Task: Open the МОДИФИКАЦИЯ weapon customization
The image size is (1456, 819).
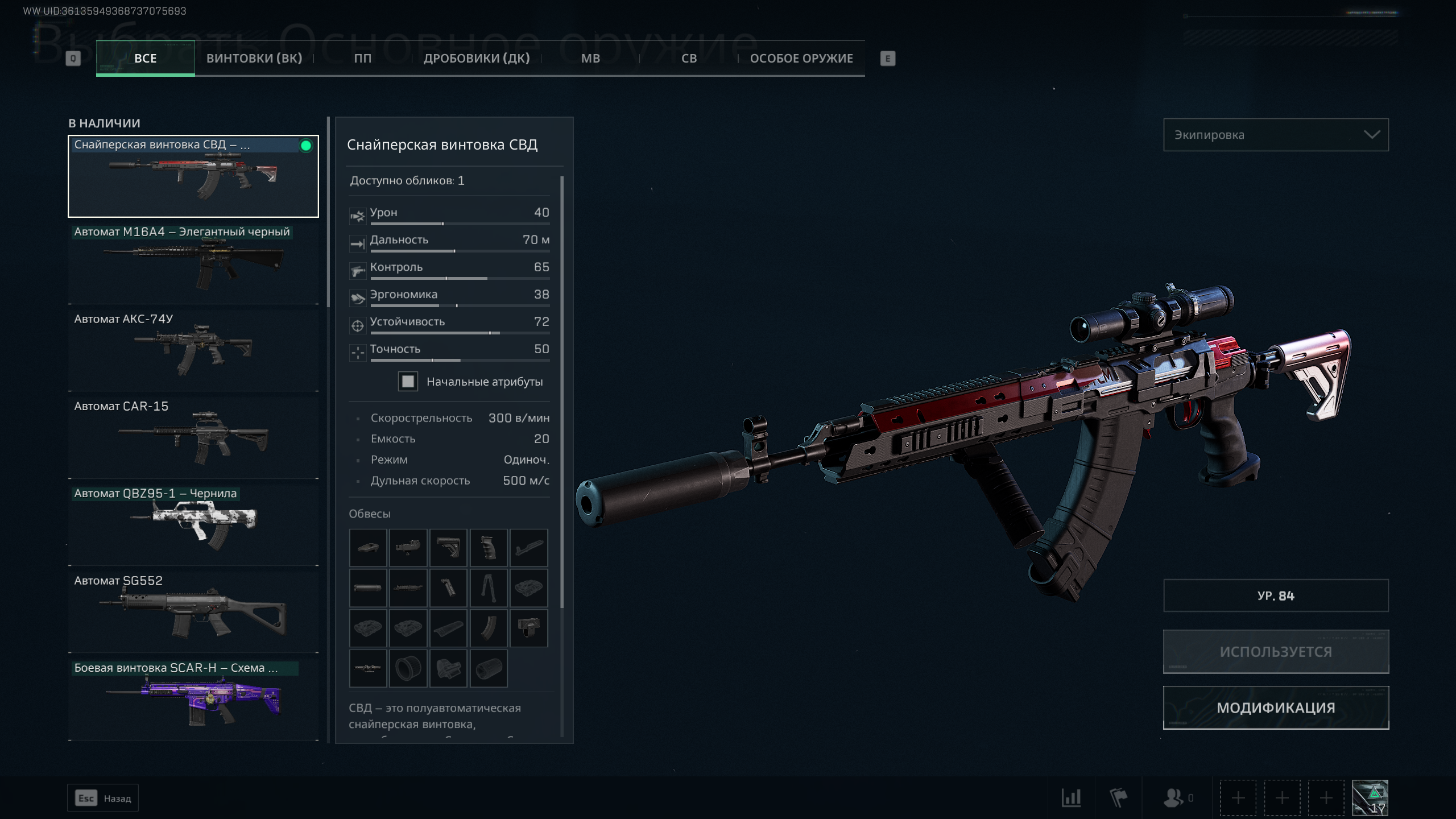Action: coord(1275,708)
